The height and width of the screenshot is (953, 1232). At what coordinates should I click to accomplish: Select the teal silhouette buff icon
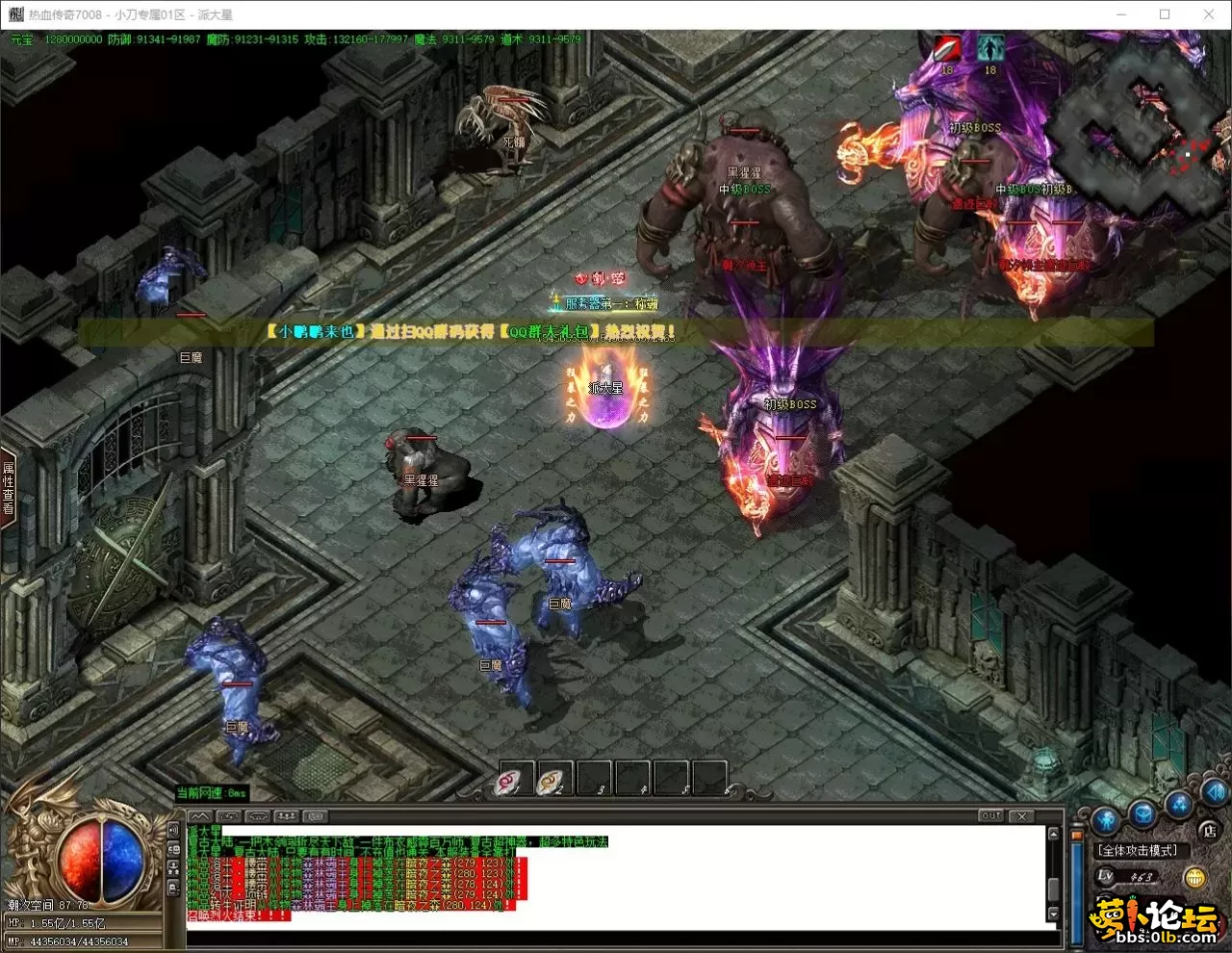tap(989, 48)
